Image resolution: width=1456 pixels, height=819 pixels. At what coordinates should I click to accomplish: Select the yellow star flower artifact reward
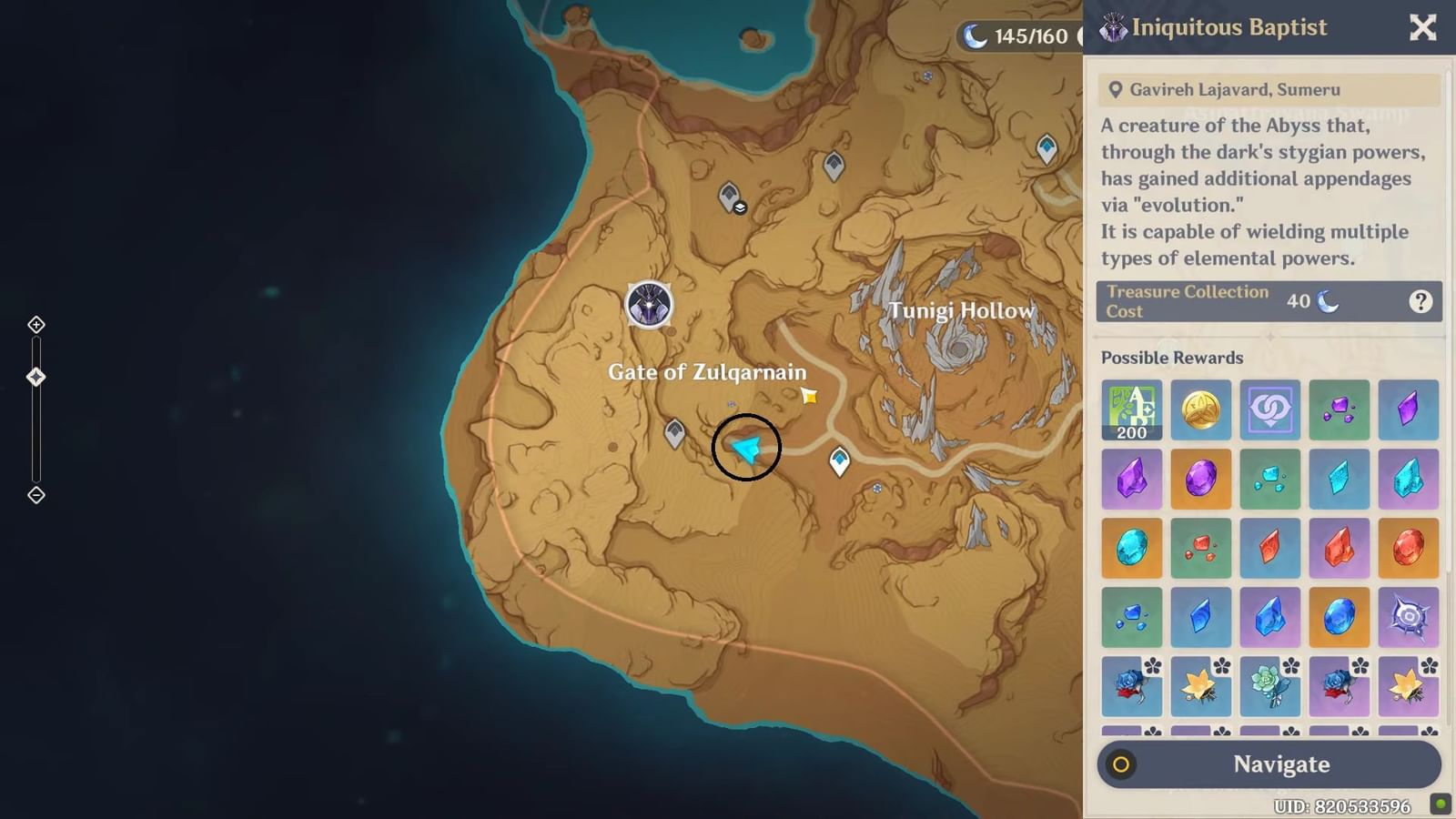point(1201,686)
